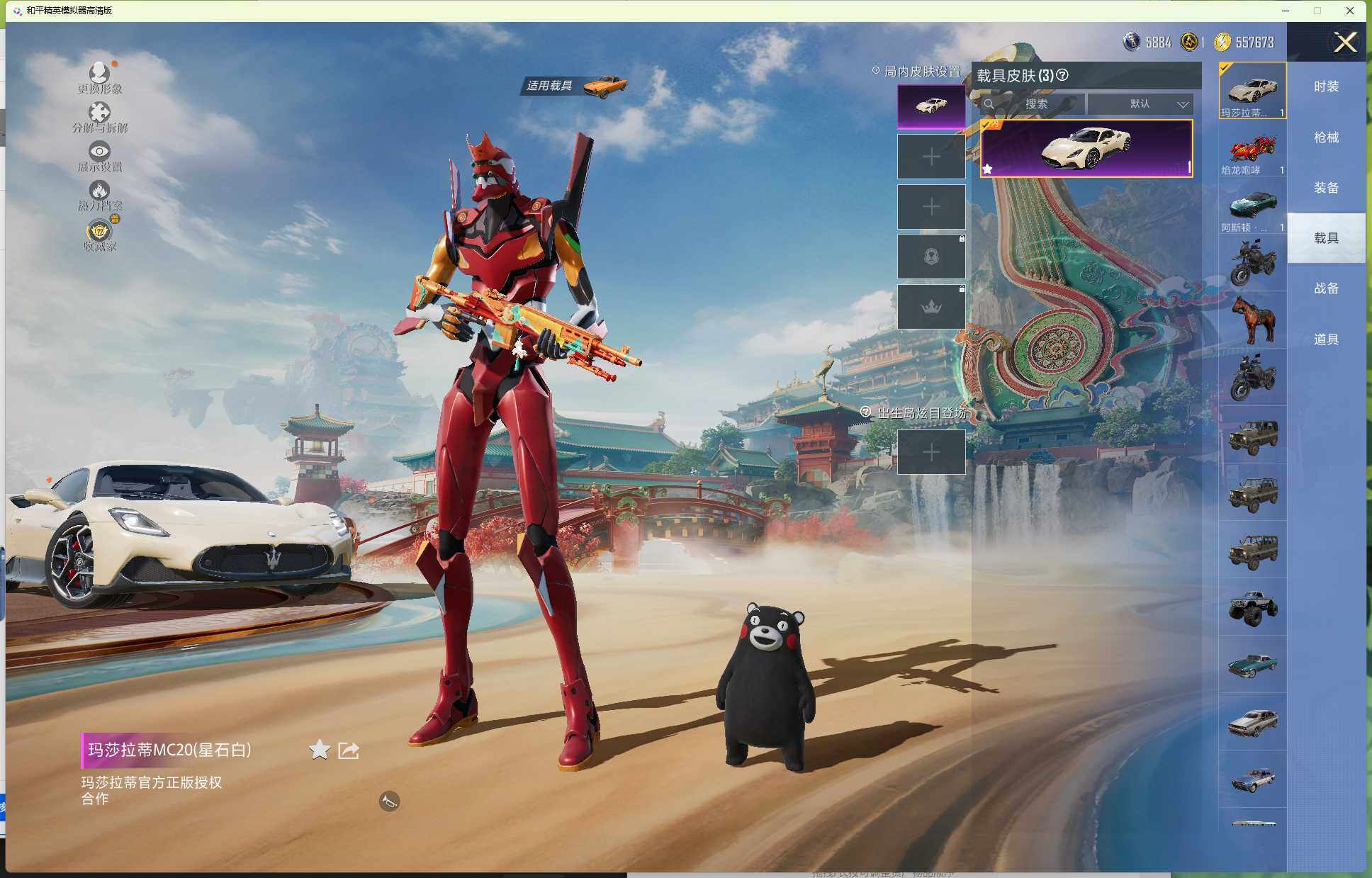The width and height of the screenshot is (1372, 878).
Task: Pick the brown horse vehicle thumbnail
Action: click(x=1252, y=320)
